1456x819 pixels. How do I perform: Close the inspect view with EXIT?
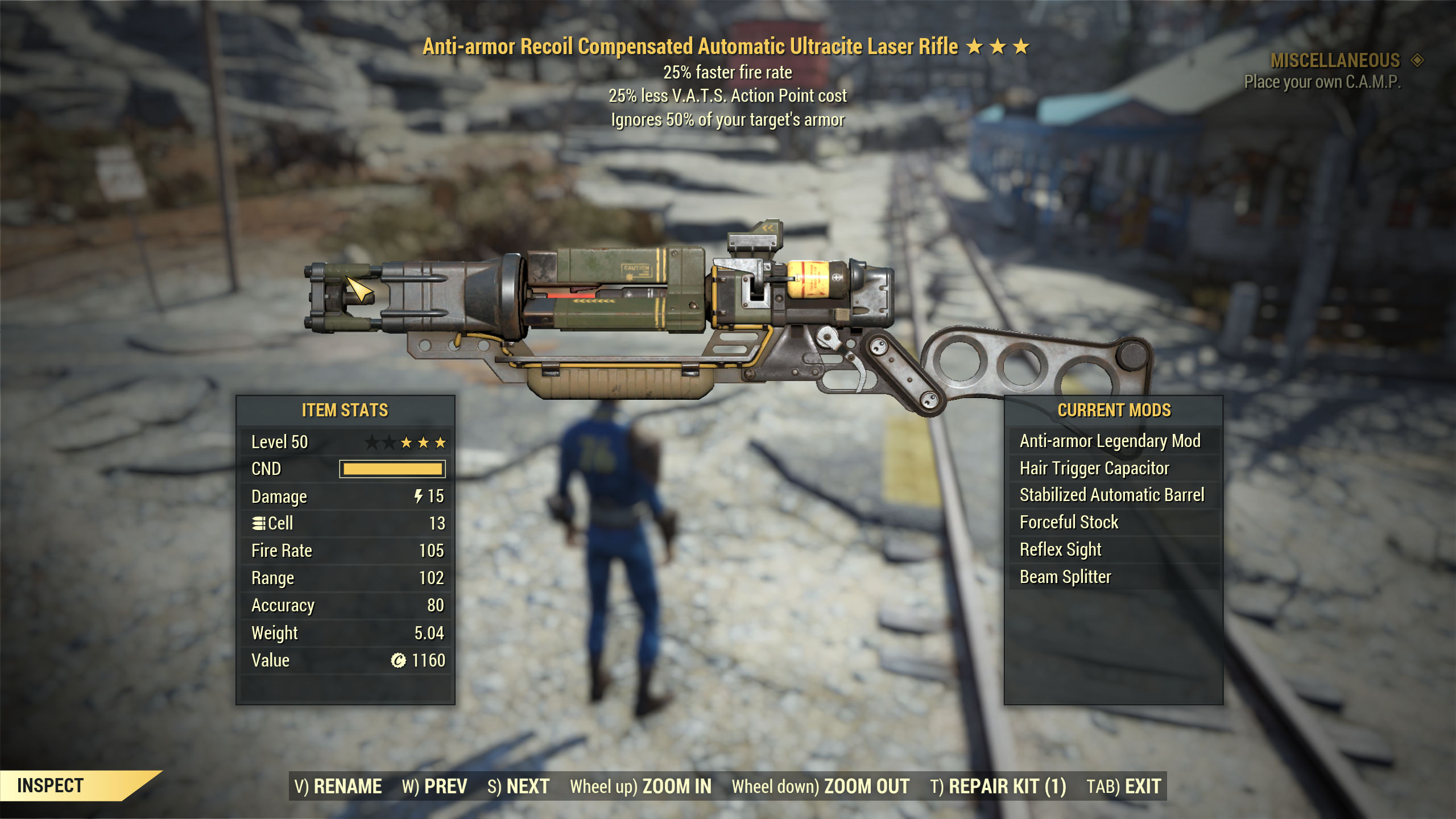pos(1123,787)
